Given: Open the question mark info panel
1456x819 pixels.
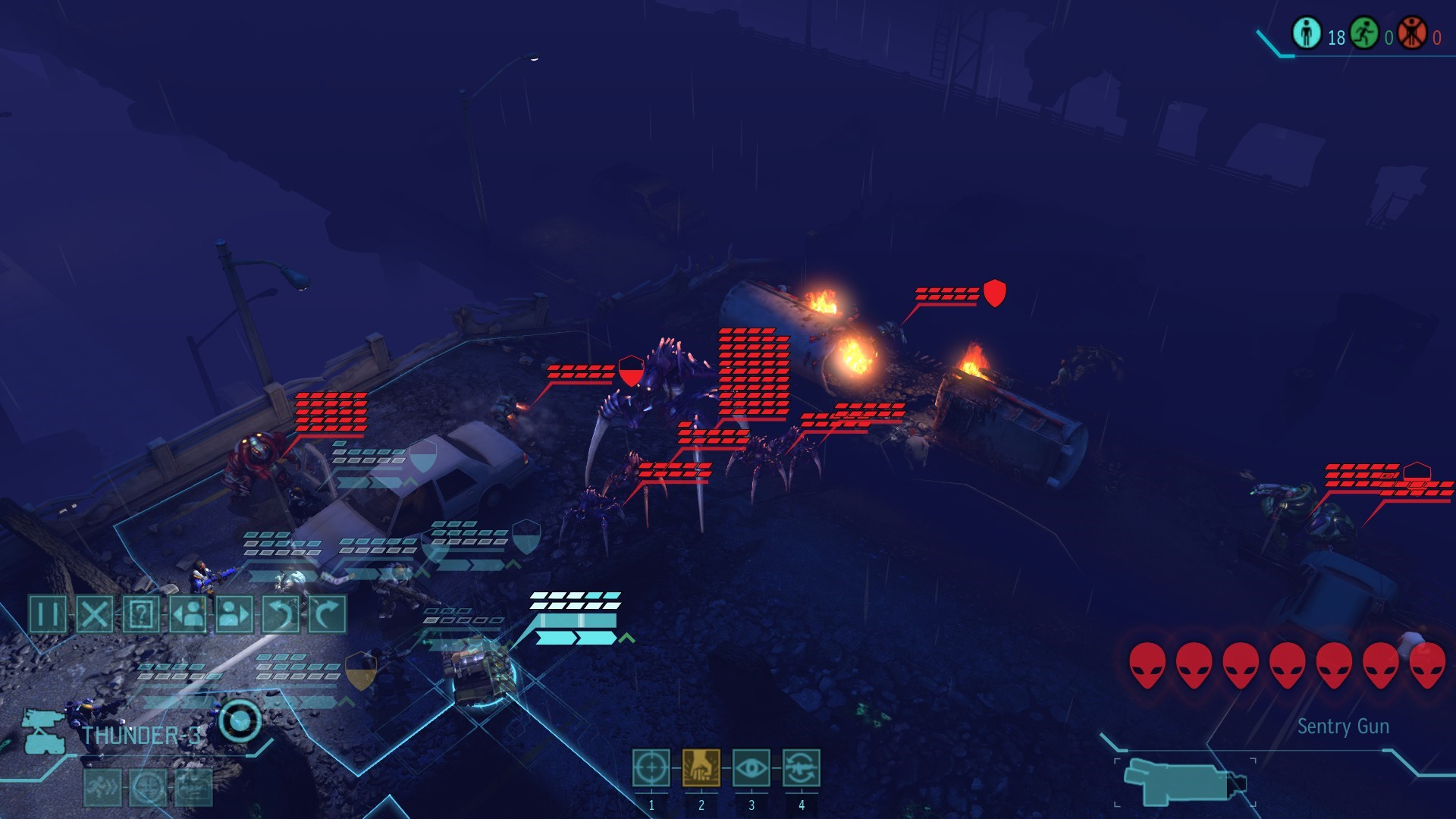Looking at the screenshot, I should point(141,613).
